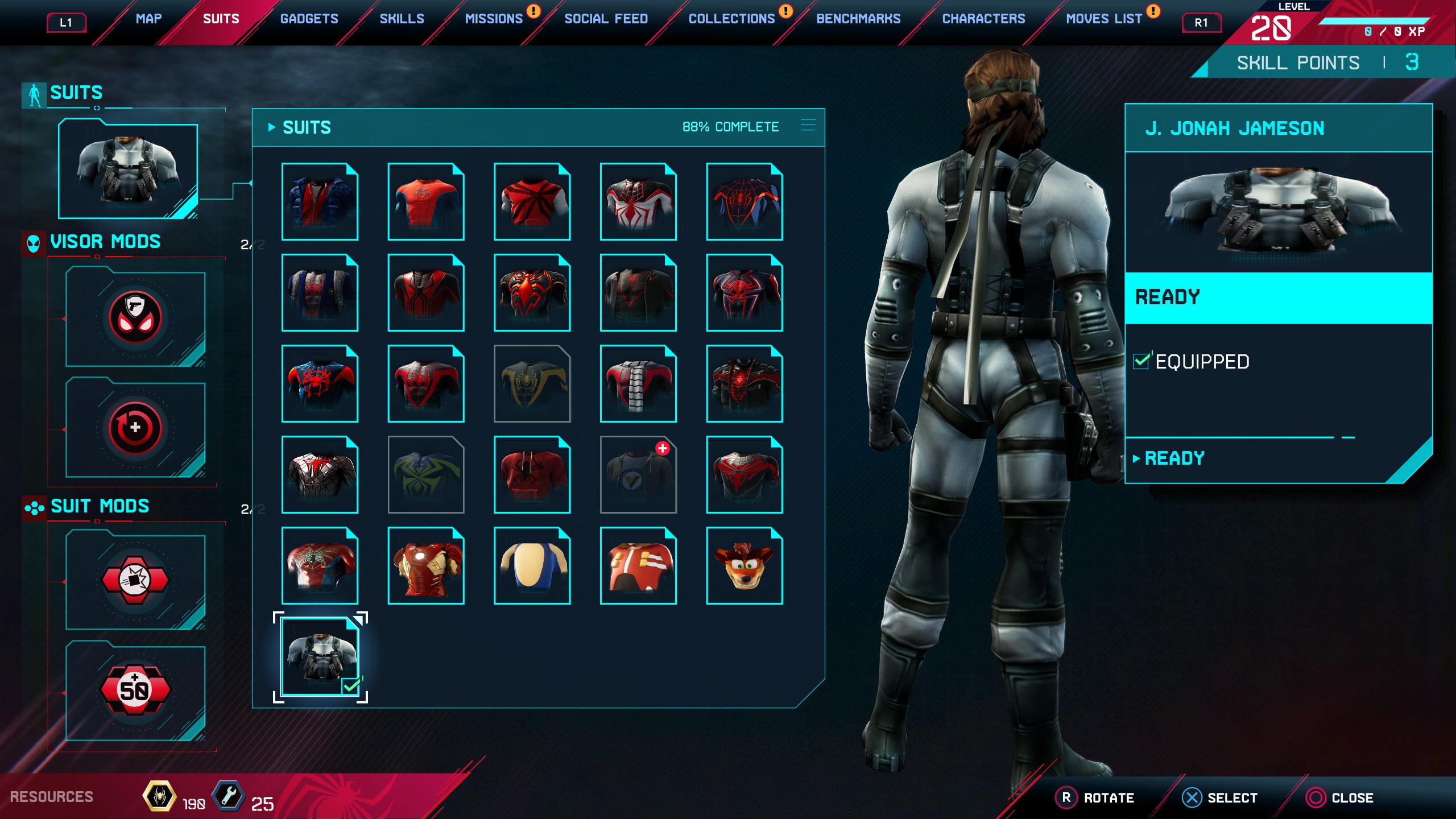Screen dimensions: 1456x819
Task: Select the suit mod showing number 50
Action: [x=135, y=691]
